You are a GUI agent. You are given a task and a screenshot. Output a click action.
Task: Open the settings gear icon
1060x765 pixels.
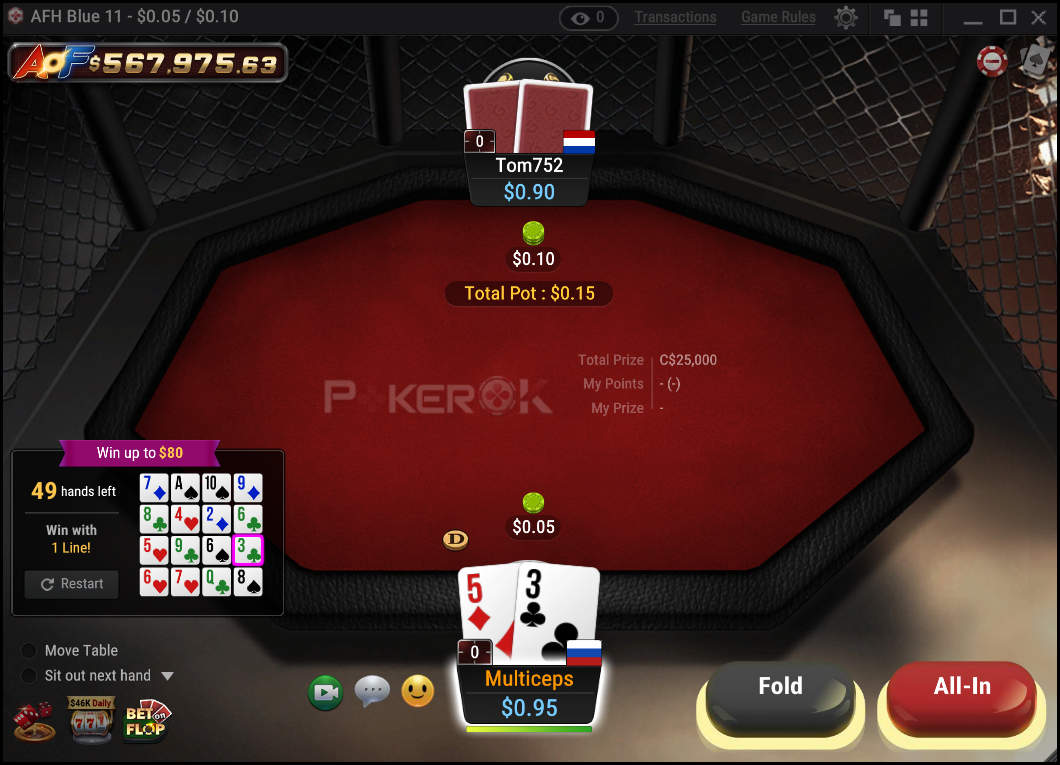pos(846,17)
